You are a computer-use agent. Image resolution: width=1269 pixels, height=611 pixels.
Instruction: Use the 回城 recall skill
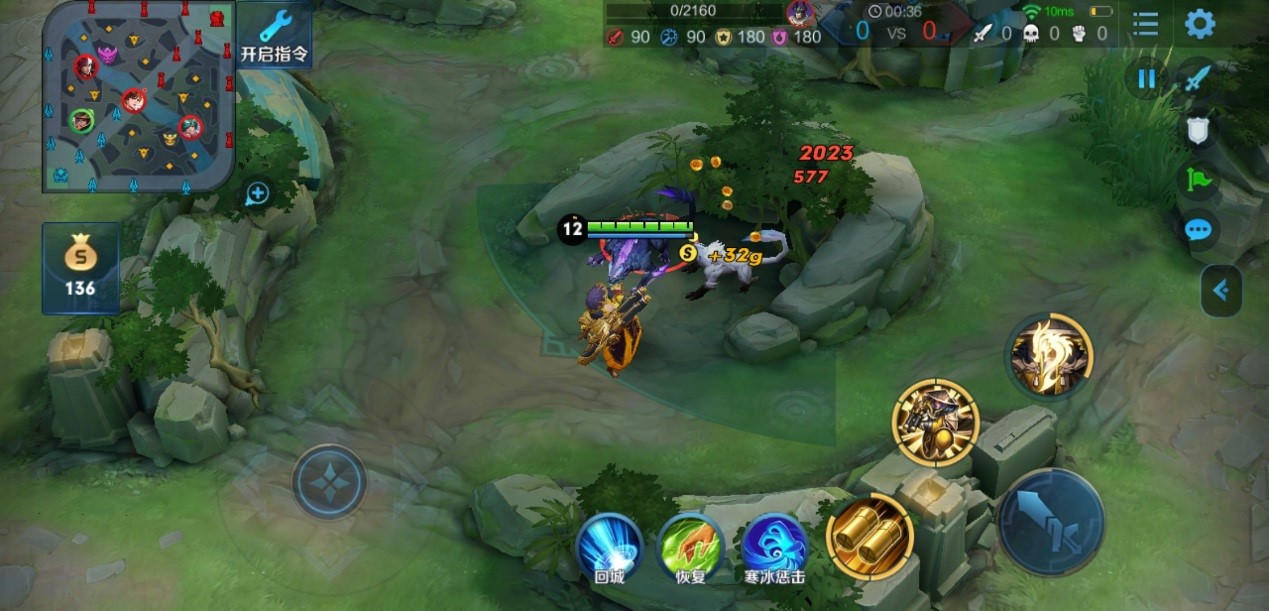pyautogui.click(x=608, y=546)
